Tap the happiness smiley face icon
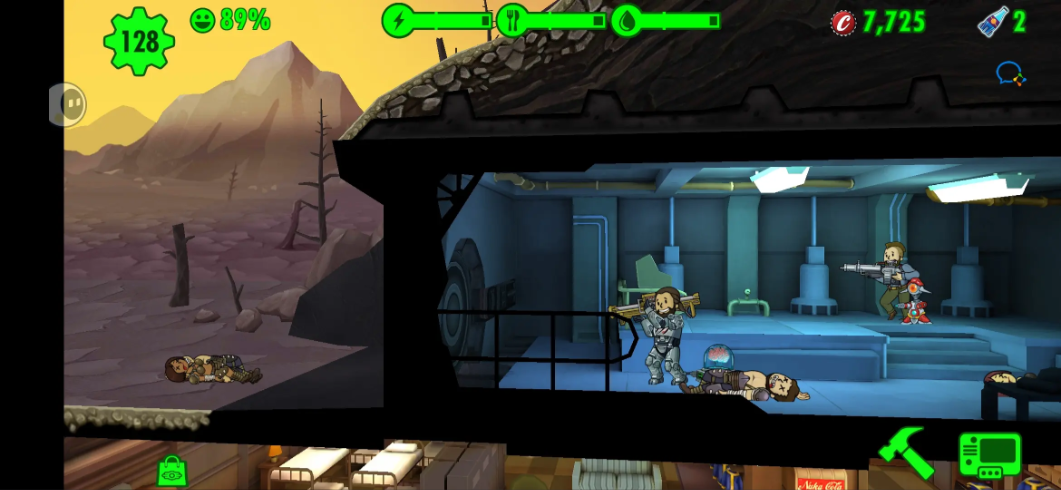The height and width of the screenshot is (490, 1061). 203,20
